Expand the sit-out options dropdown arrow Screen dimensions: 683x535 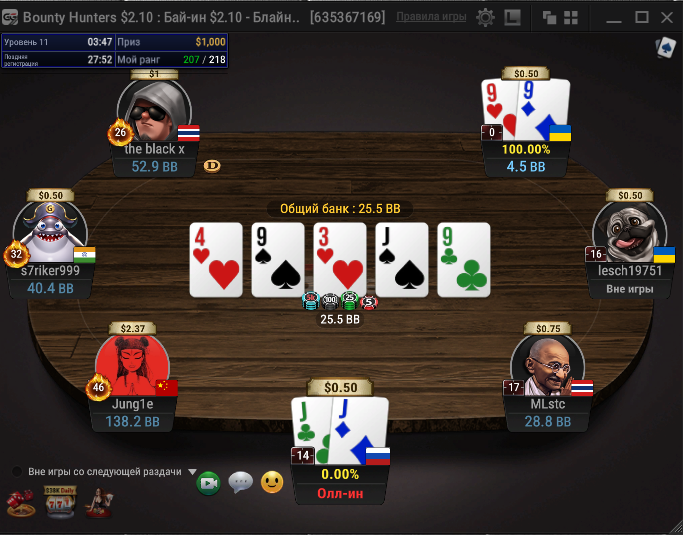coord(191,472)
